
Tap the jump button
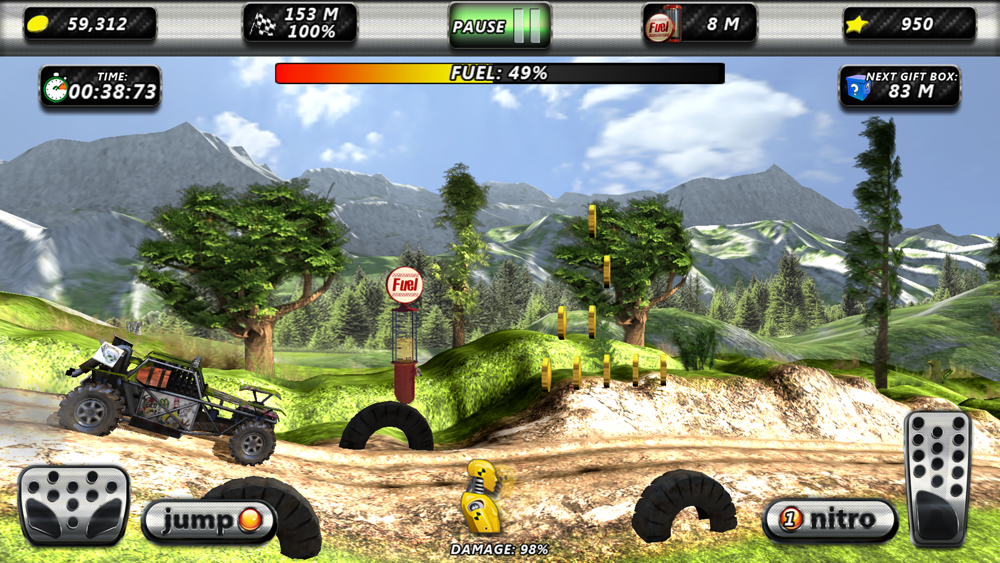point(208,521)
